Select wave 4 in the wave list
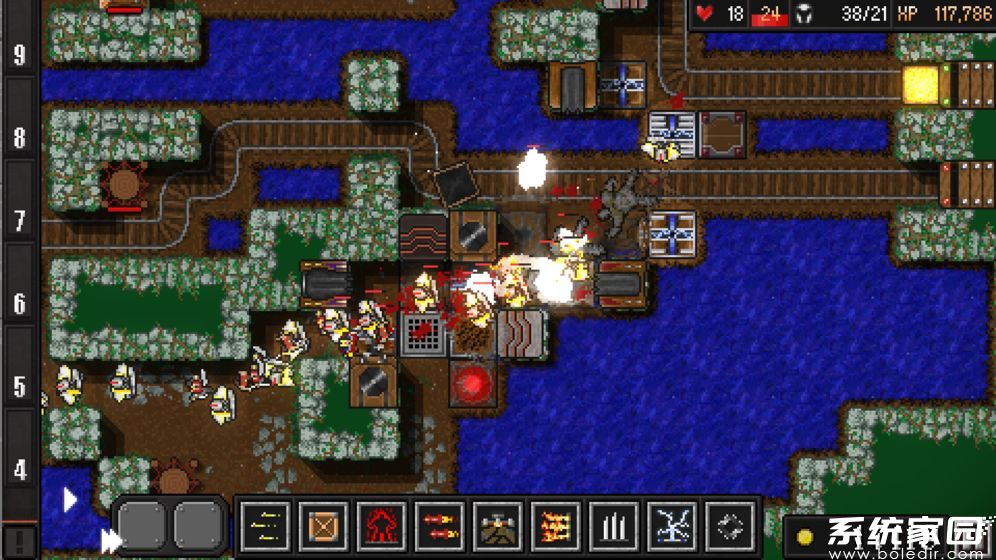This screenshot has width=996, height=560. pyautogui.click(x=20, y=470)
